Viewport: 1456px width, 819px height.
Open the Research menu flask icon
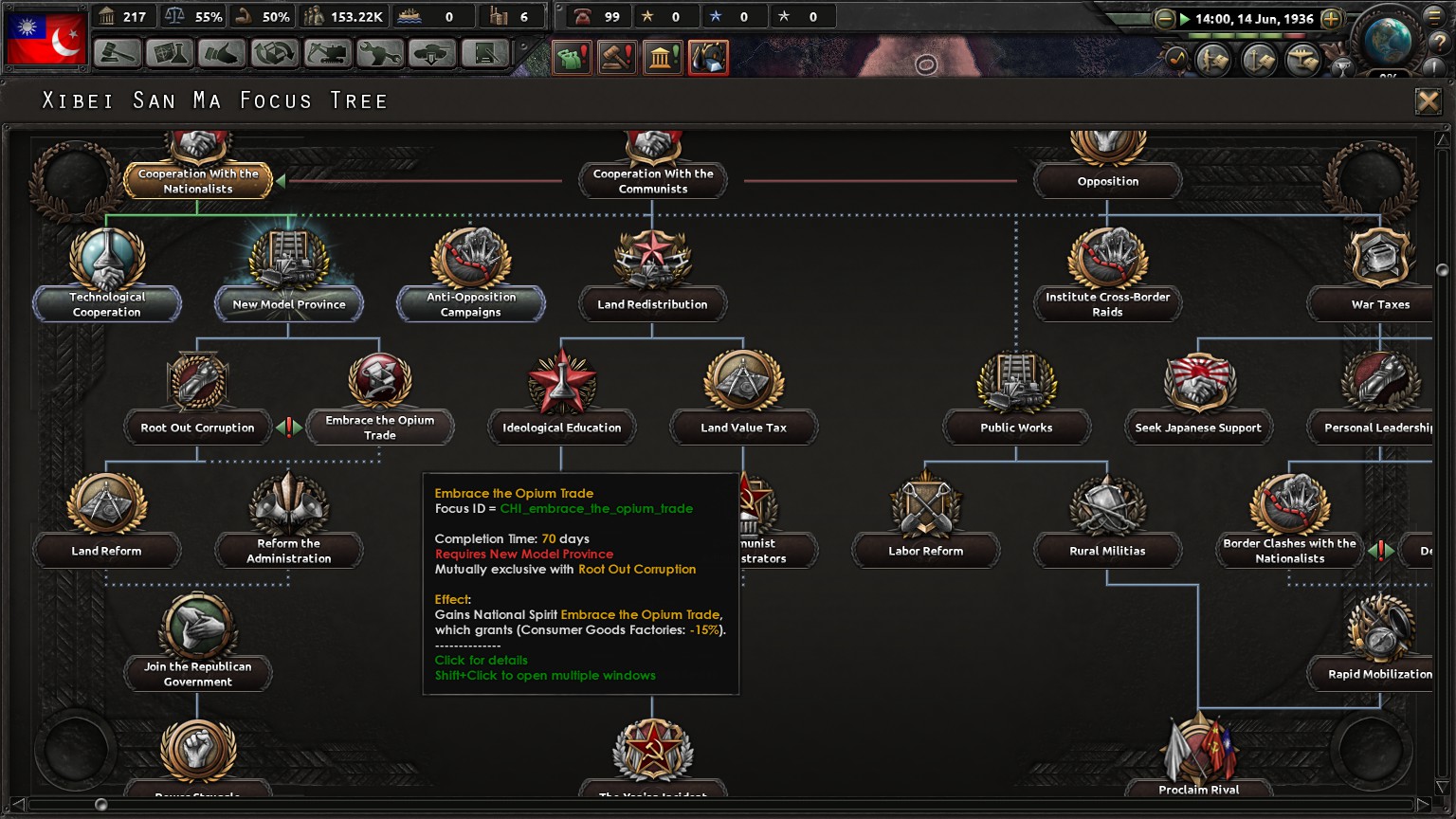point(172,54)
